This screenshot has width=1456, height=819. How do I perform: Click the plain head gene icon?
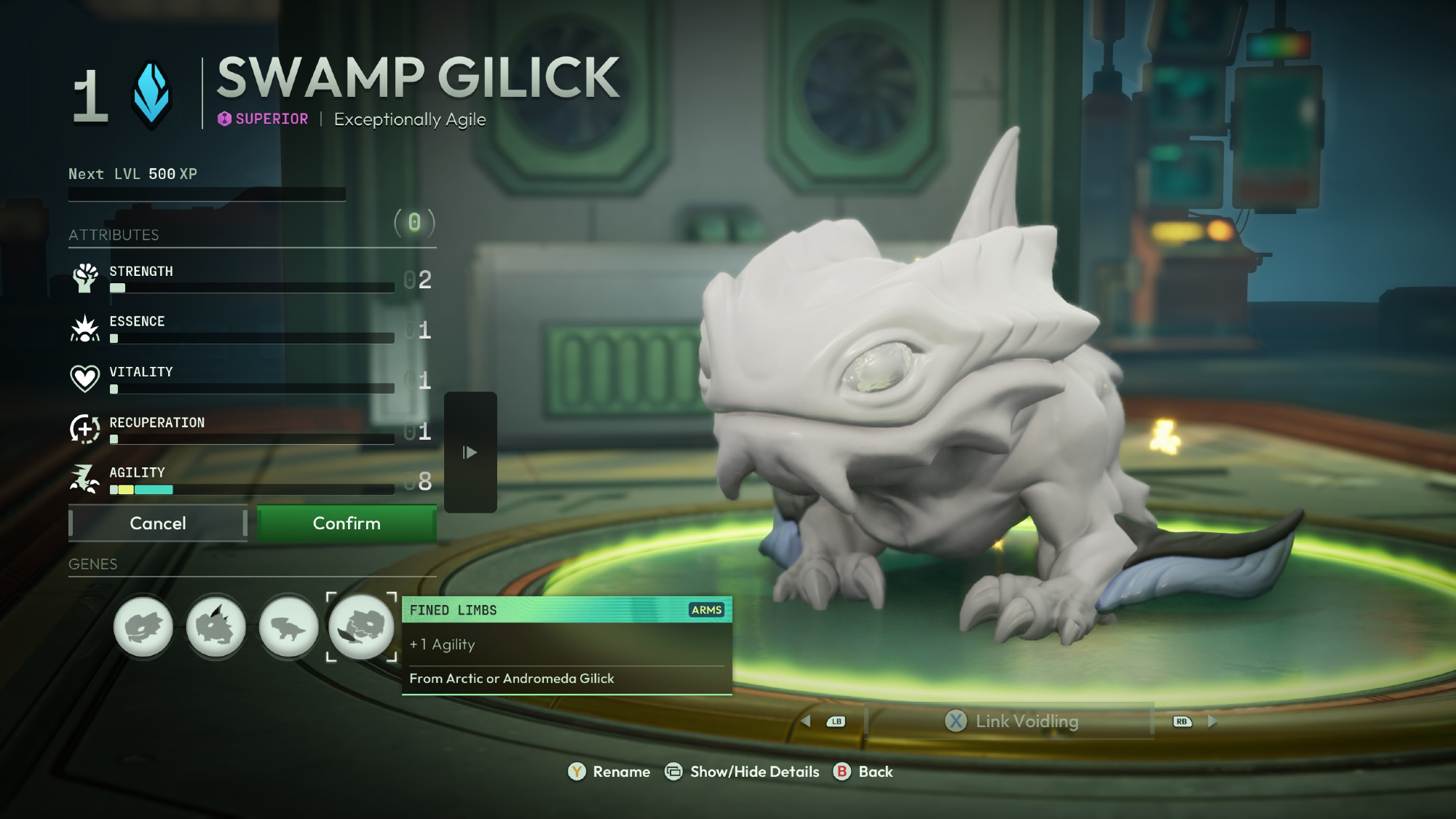point(143,626)
